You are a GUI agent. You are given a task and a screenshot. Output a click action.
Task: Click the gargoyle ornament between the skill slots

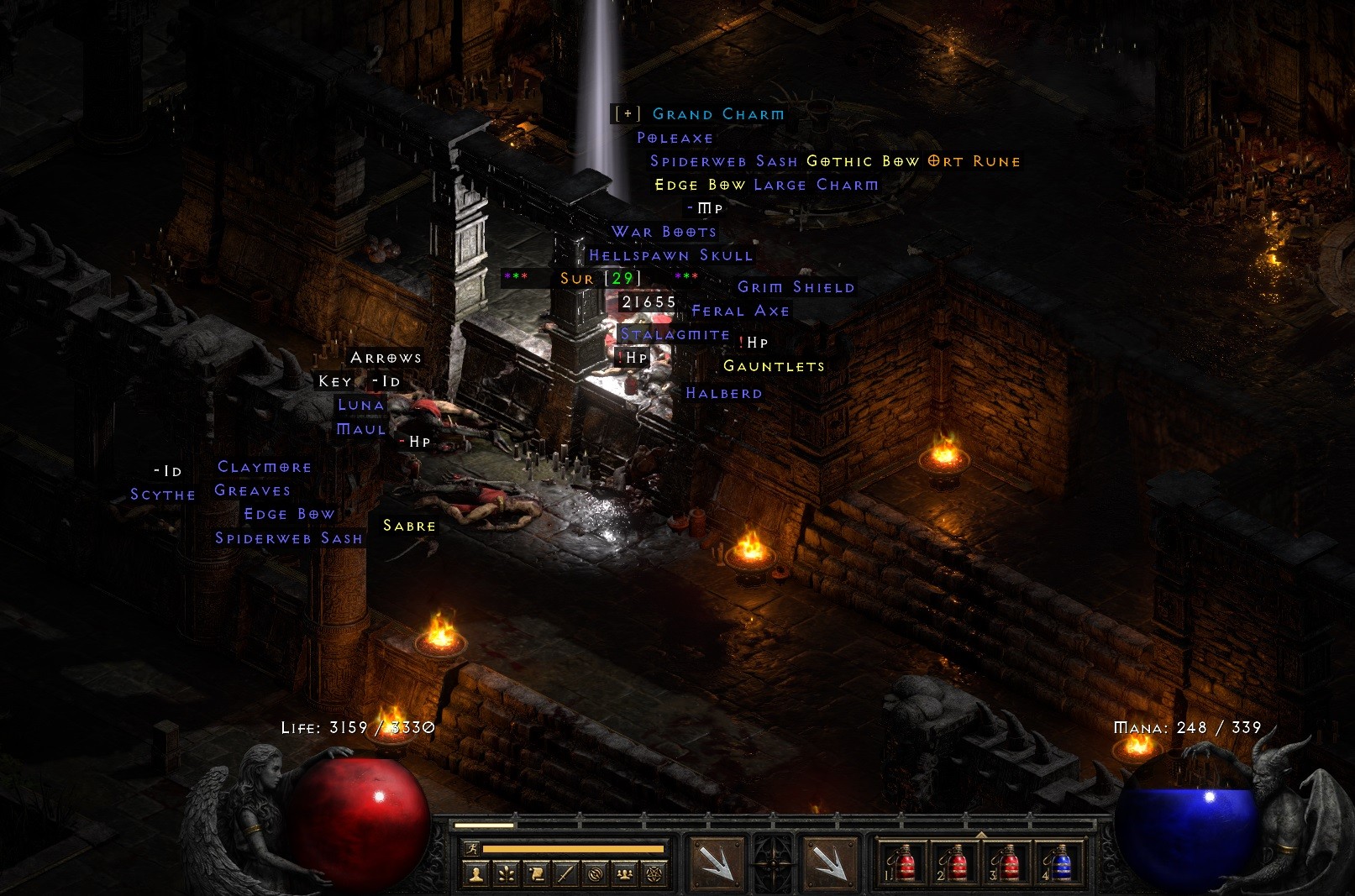774,862
